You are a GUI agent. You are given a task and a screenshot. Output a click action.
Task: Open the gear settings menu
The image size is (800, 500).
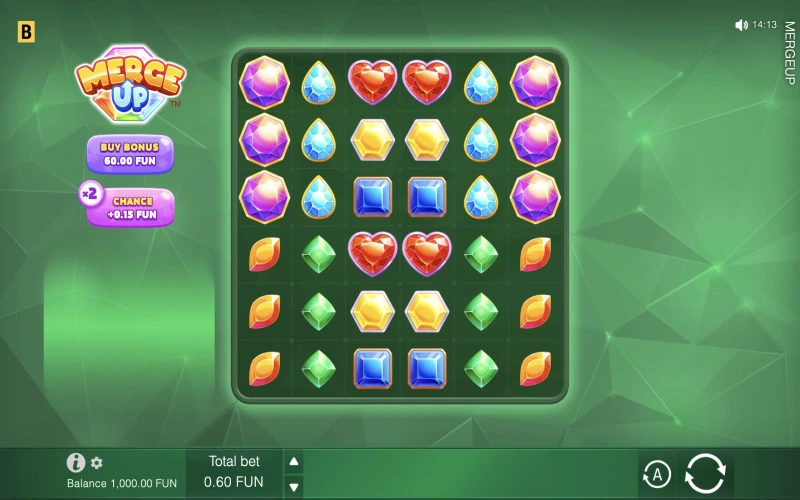click(x=97, y=463)
